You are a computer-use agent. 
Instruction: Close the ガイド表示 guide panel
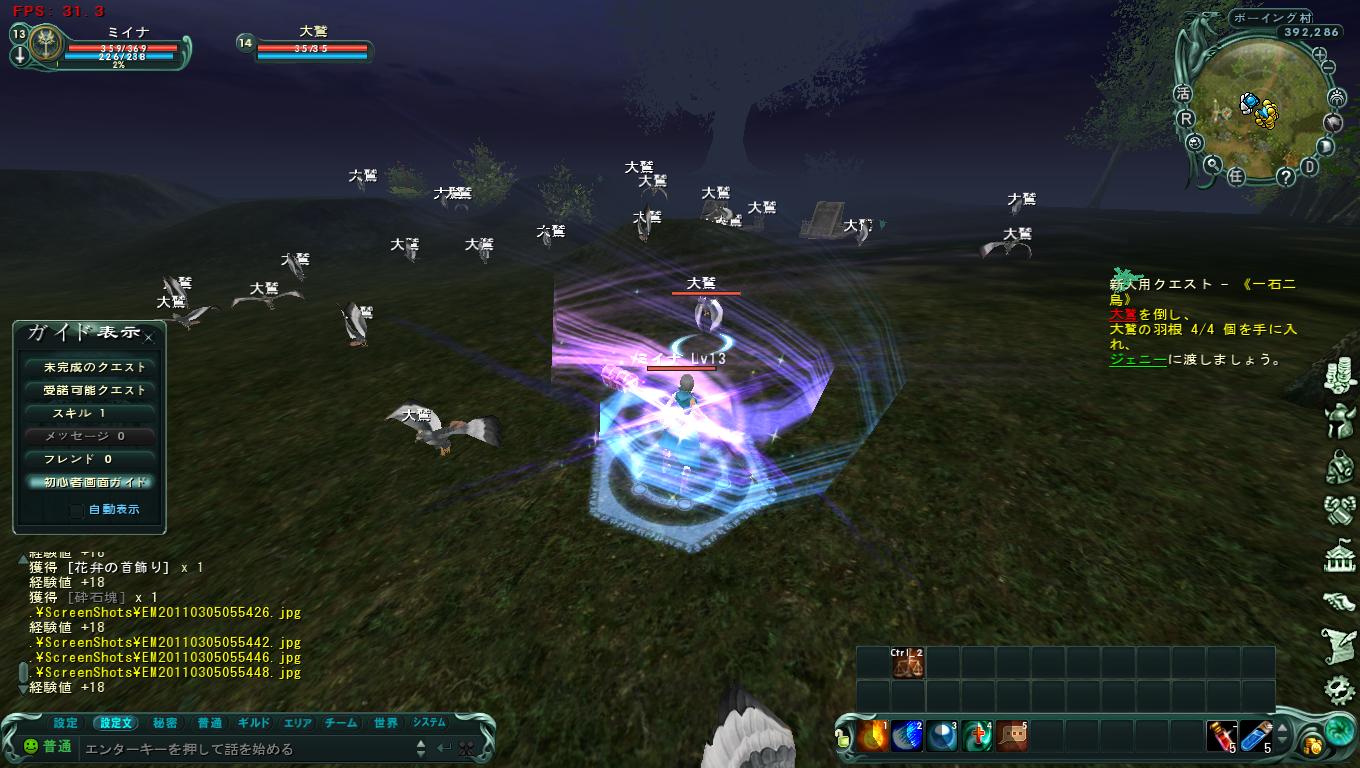[149, 338]
